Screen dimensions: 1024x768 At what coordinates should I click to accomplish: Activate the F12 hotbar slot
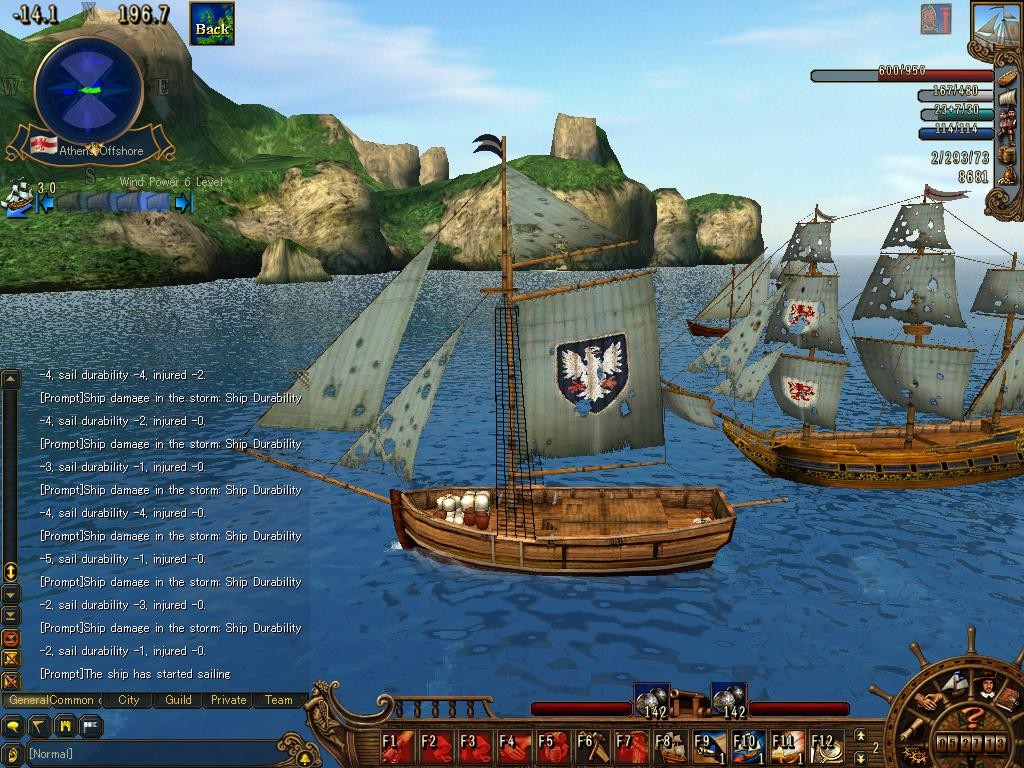[x=826, y=746]
